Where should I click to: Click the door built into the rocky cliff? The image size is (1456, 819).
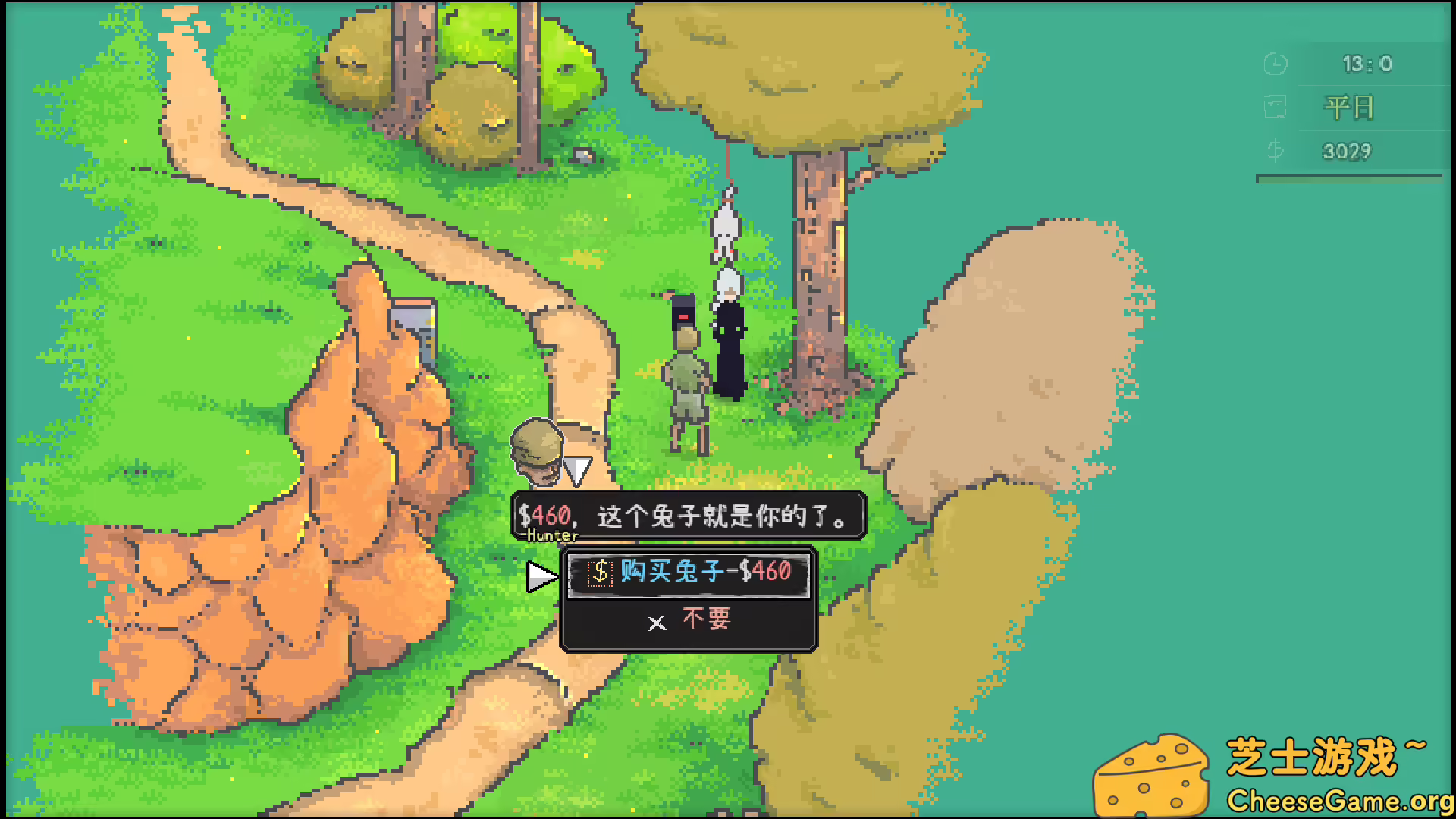coord(413,318)
